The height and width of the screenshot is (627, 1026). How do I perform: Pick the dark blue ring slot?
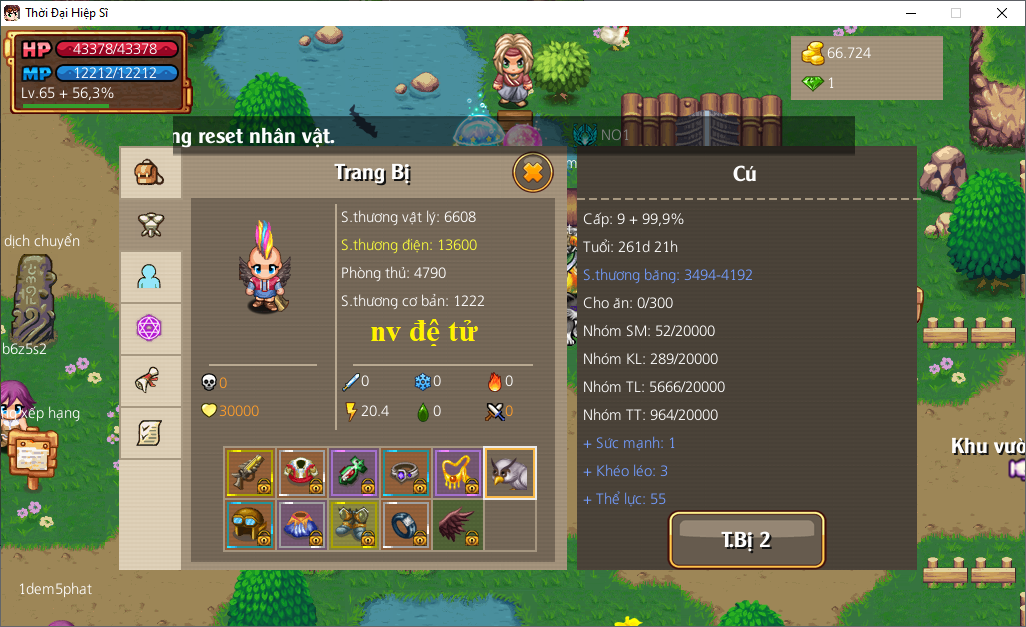pos(406,525)
